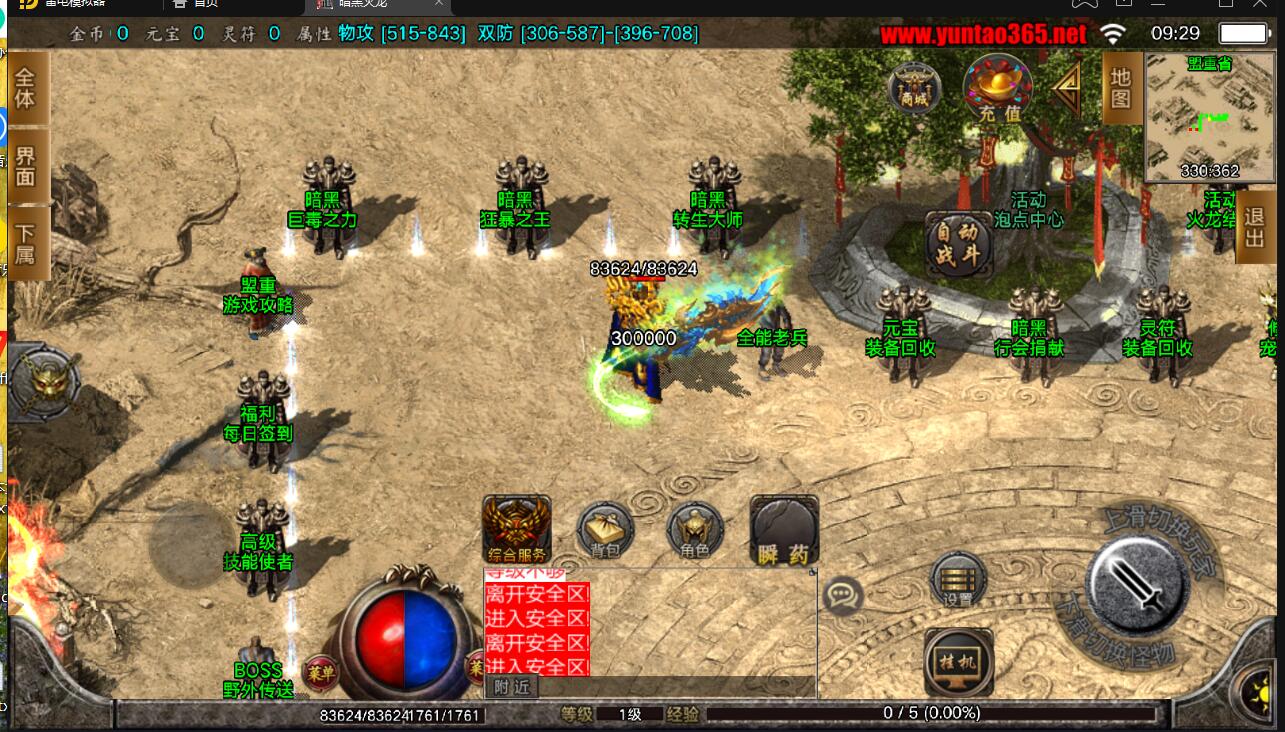Toggle 挂机 idle mode button
This screenshot has width=1285, height=732.
pos(958,661)
